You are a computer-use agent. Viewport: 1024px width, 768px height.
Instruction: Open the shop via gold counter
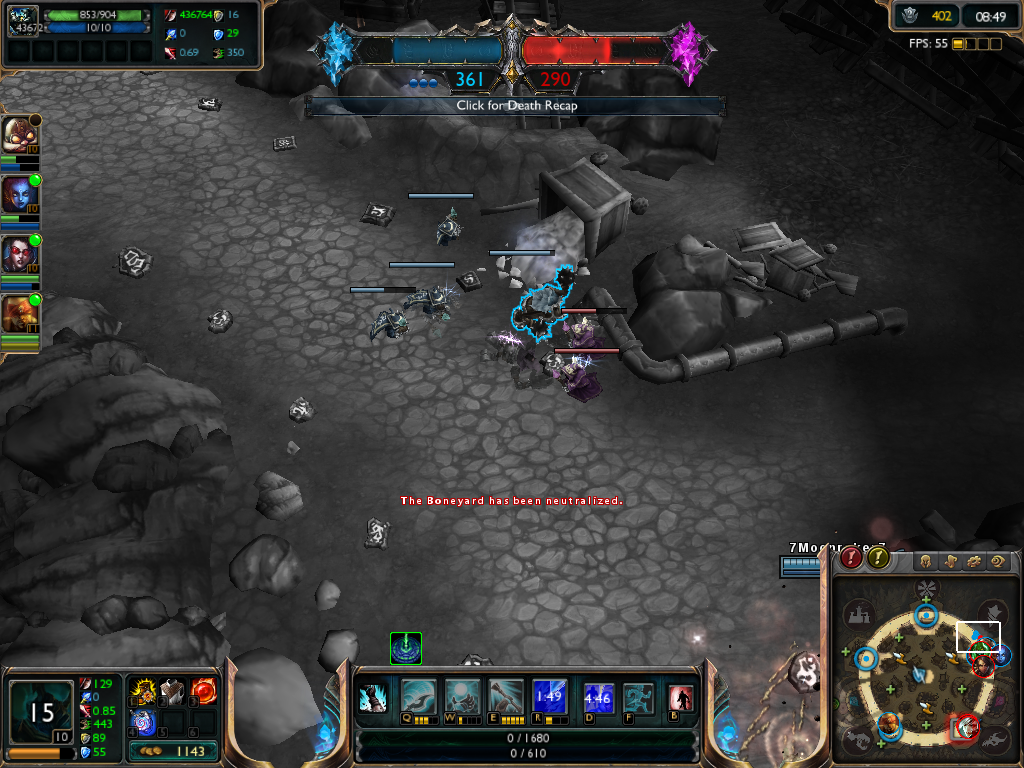point(174,751)
